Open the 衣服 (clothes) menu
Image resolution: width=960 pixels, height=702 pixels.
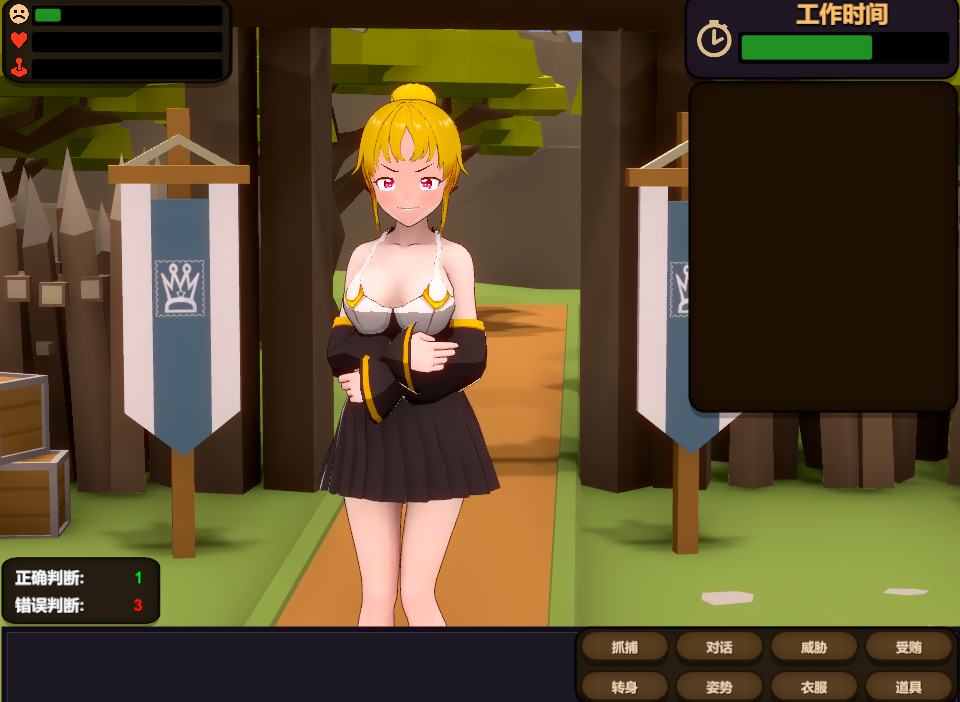coord(814,686)
